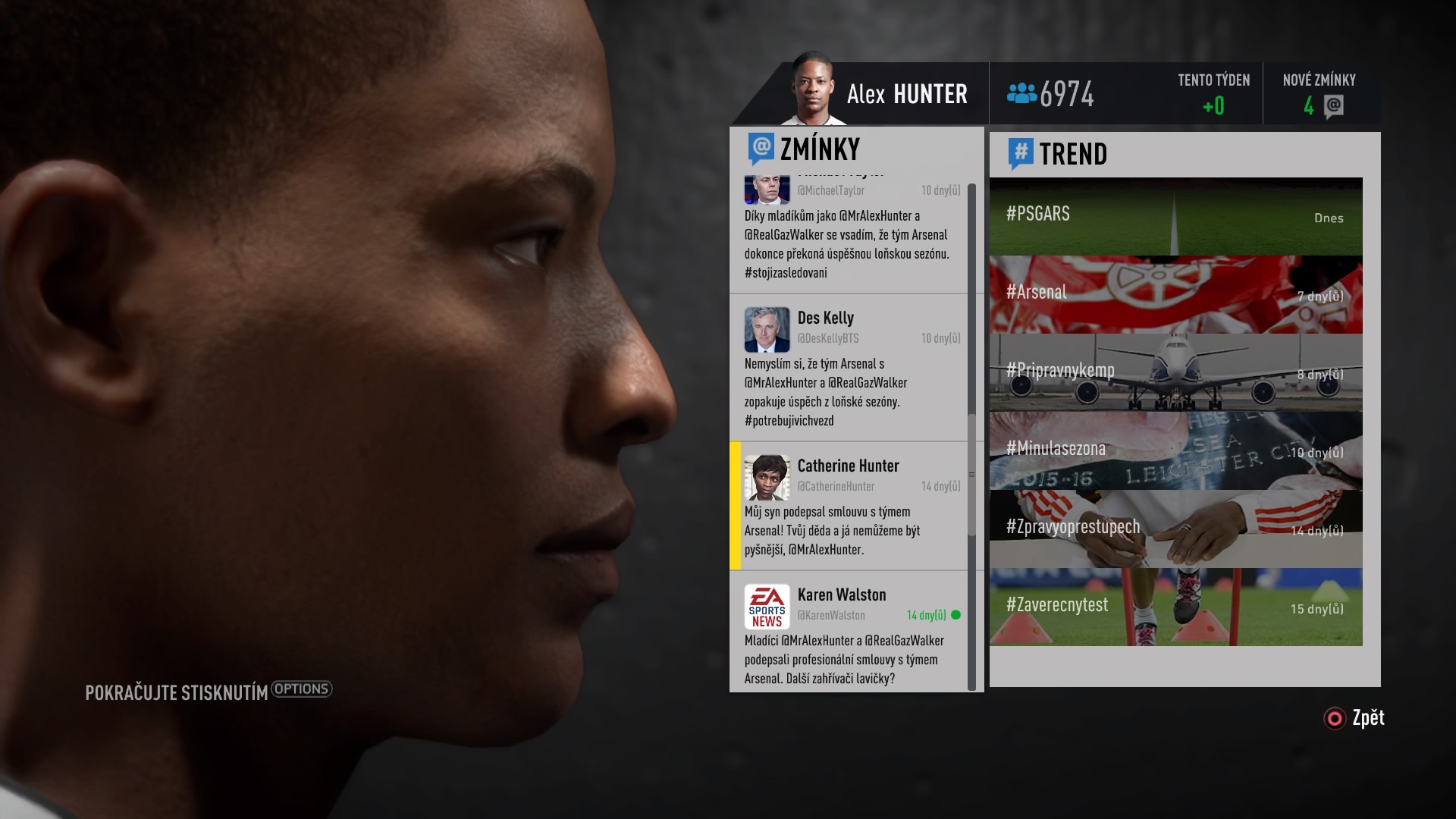The width and height of the screenshot is (1456, 819).
Task: View the #Zaverecnytest trending topic
Action: (1175, 605)
